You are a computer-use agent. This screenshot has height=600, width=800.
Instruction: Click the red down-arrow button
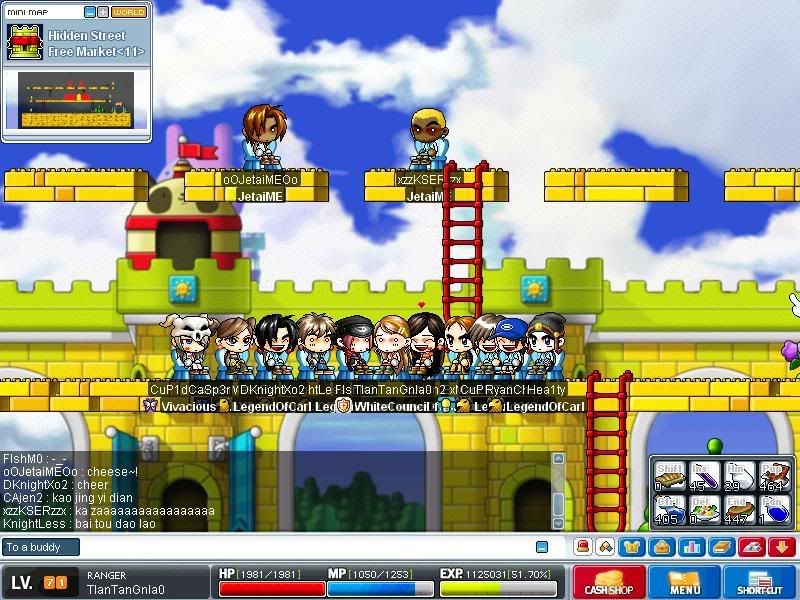coord(781,547)
